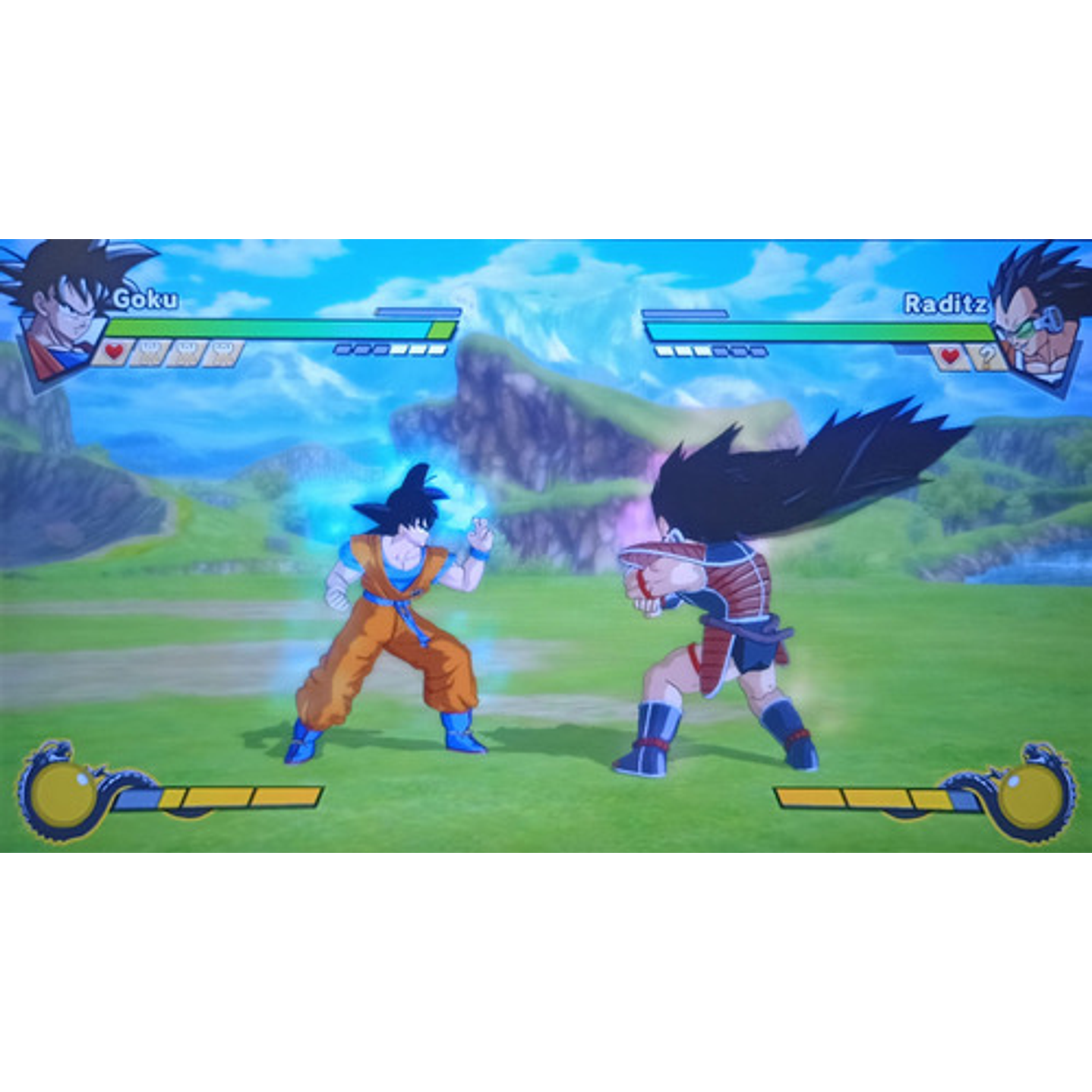
Task: Select the Raditz name label
Action: (946, 302)
